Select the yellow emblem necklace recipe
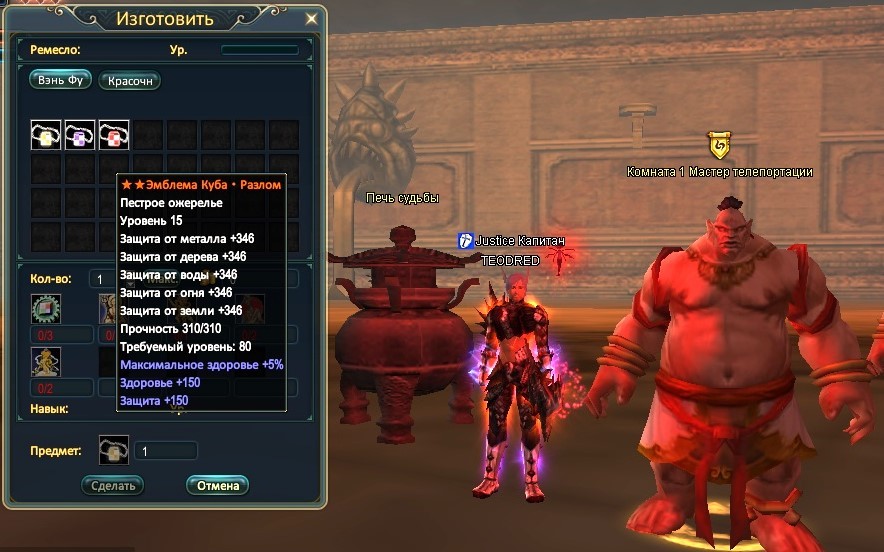The image size is (884, 552). (x=46, y=135)
